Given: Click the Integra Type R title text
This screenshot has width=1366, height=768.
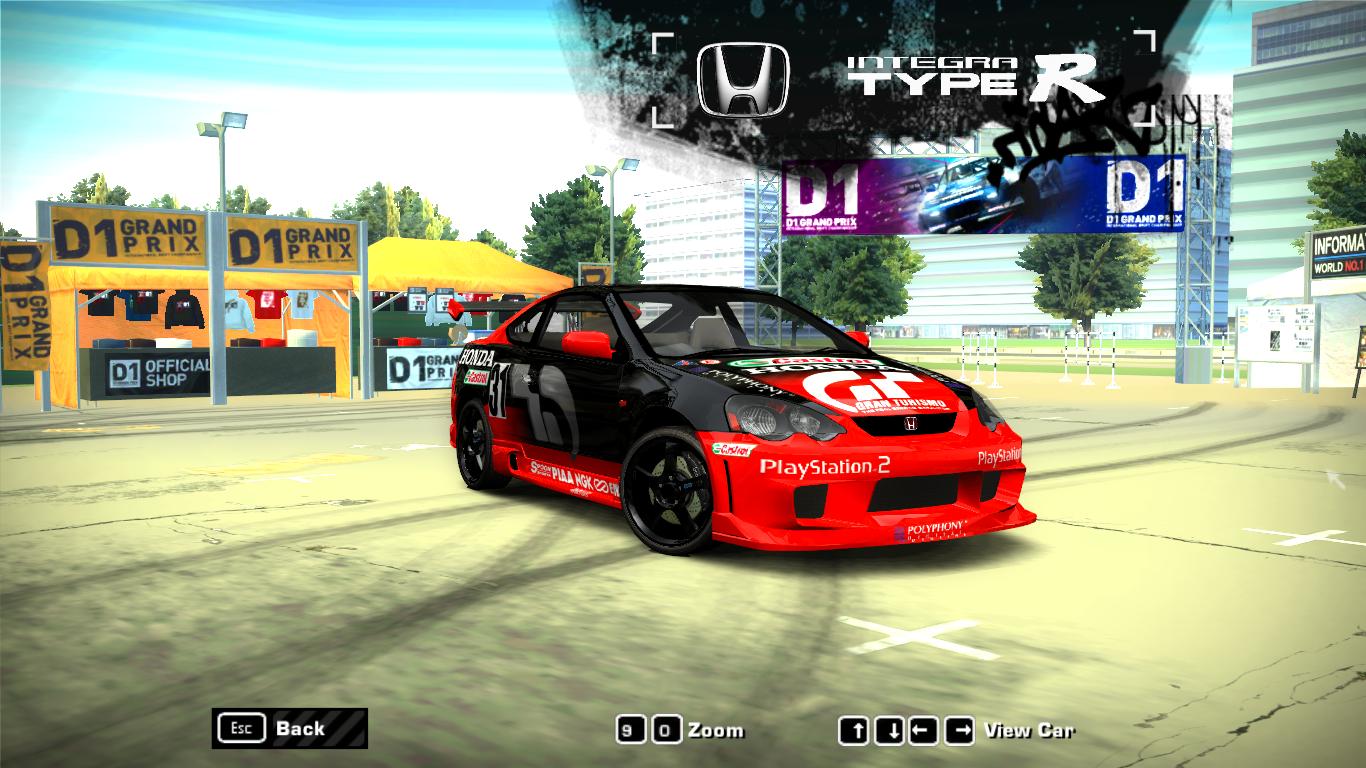Looking at the screenshot, I should click(977, 77).
